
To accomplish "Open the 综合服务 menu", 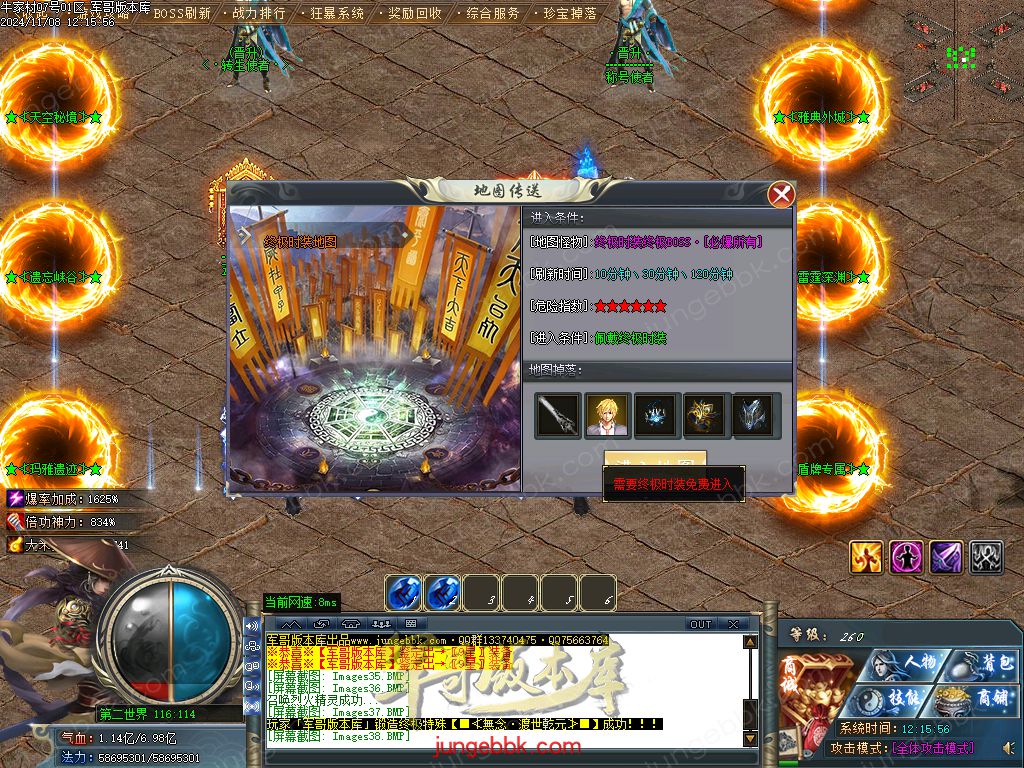I will point(493,14).
